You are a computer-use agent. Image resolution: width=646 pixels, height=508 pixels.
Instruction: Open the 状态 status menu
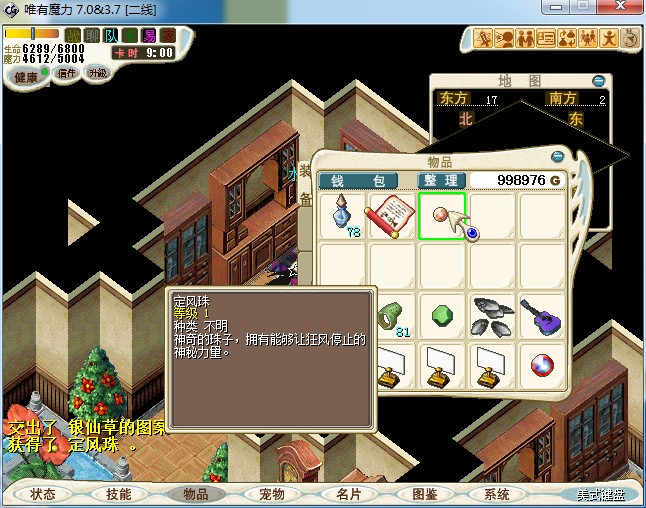tap(43, 494)
